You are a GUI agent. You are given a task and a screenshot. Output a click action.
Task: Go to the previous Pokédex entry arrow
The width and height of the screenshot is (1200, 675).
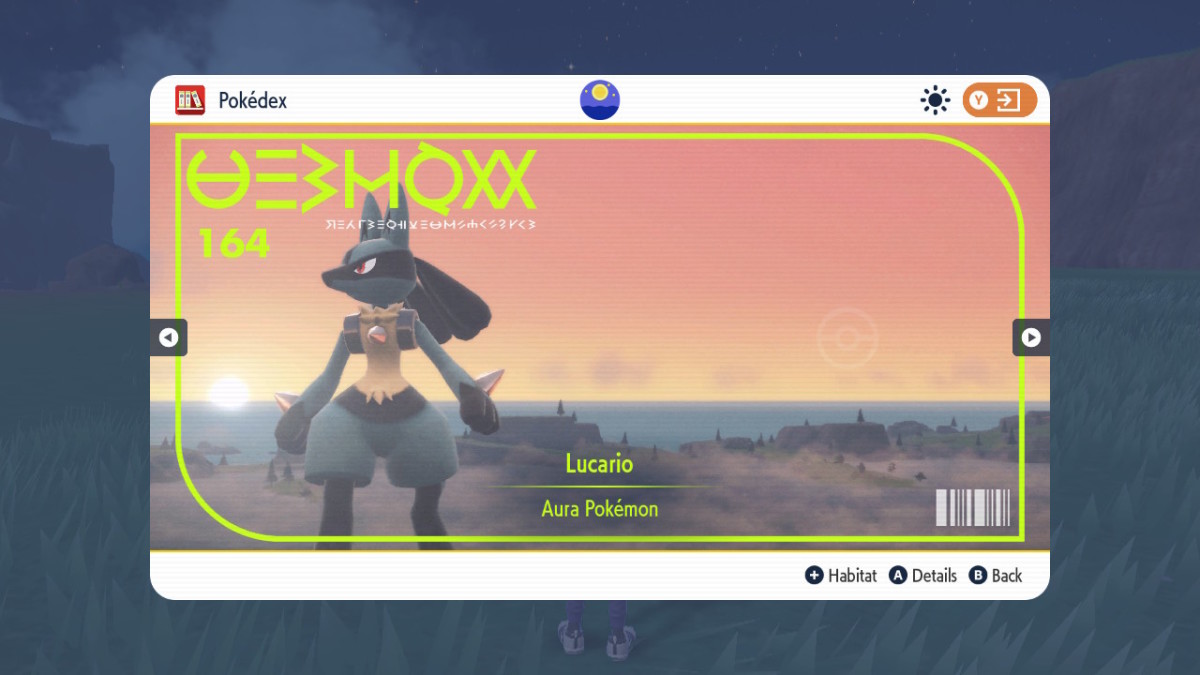[168, 338]
